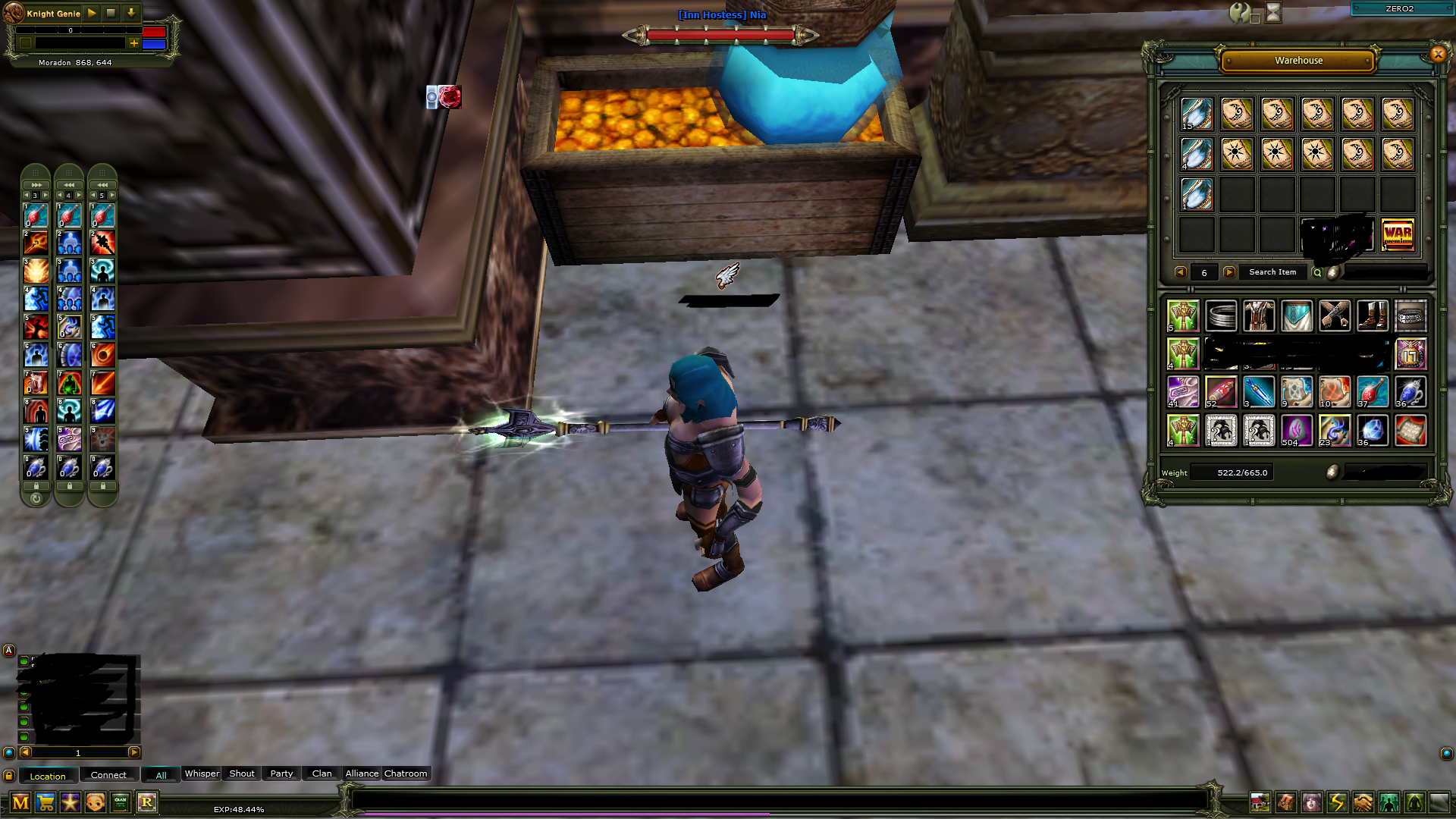Click the right arrow on the chat page navigation
This screenshot has width=1456, height=819.
pyautogui.click(x=135, y=753)
